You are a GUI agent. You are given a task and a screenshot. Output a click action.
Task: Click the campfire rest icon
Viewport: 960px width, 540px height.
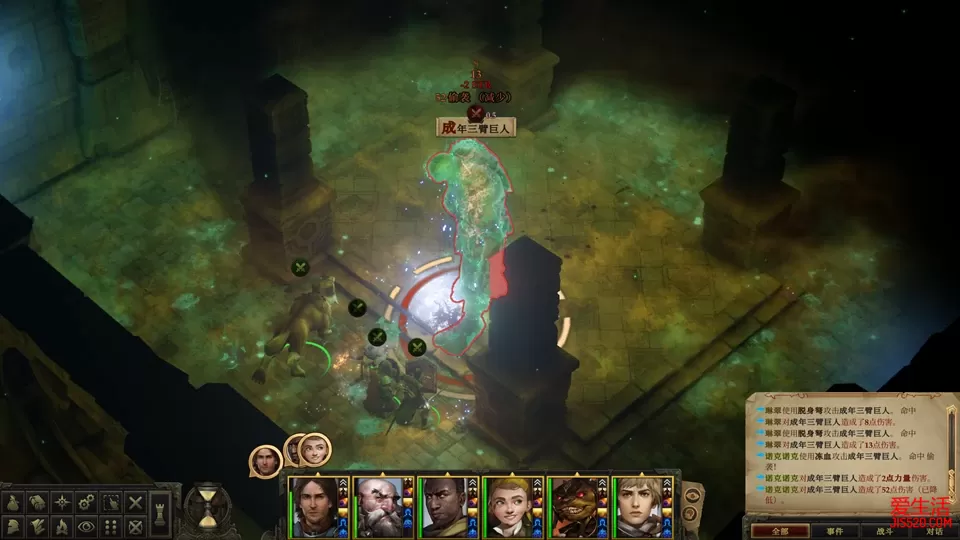[62, 525]
